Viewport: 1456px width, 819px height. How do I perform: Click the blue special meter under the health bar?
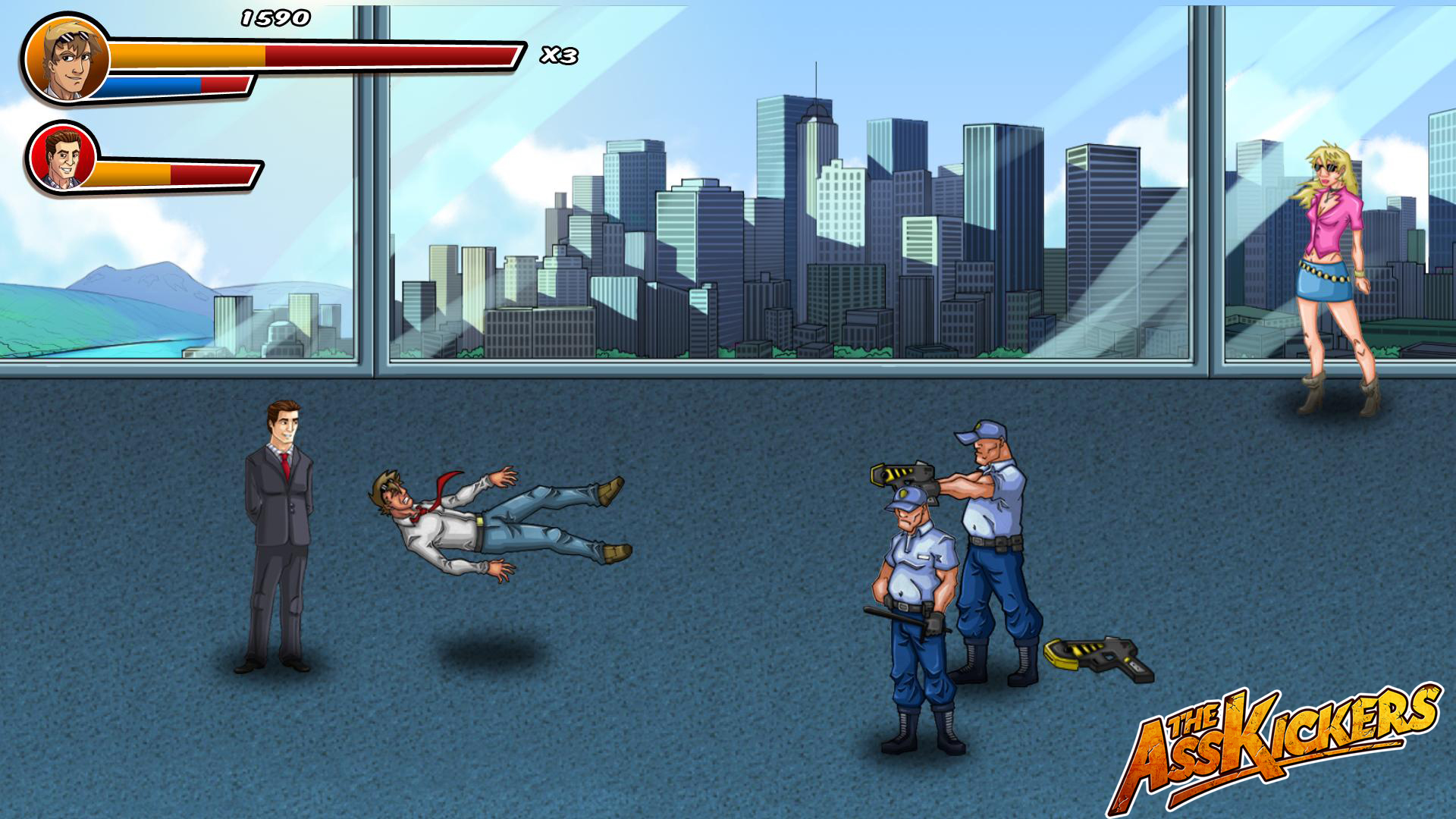pos(152,85)
